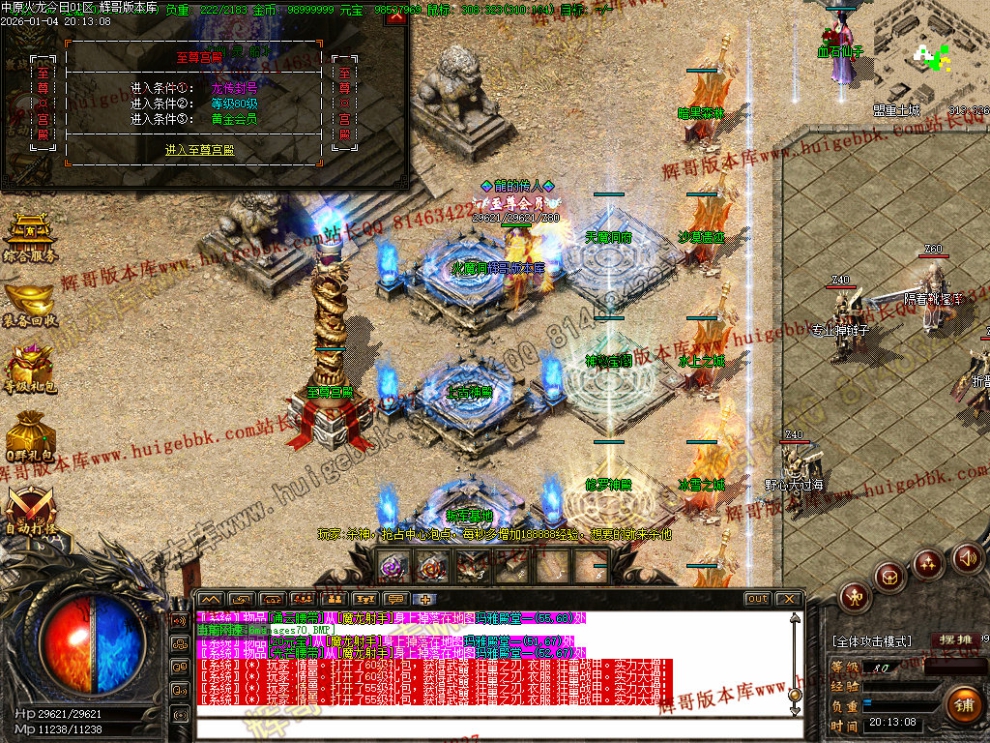
Task: Change the 全体攻击模式 attack mode
Action: (x=872, y=641)
